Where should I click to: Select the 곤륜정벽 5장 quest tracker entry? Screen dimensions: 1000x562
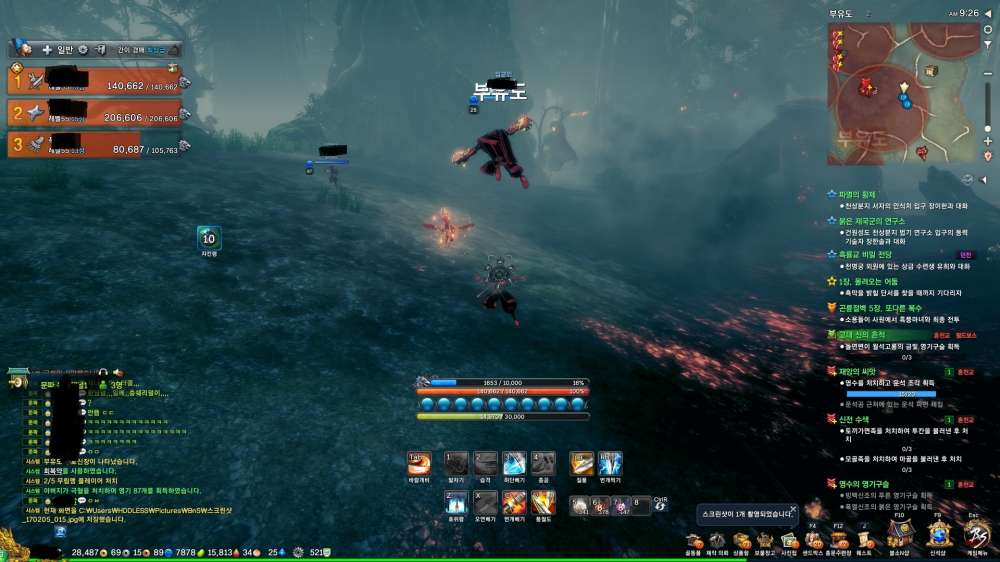tap(880, 308)
